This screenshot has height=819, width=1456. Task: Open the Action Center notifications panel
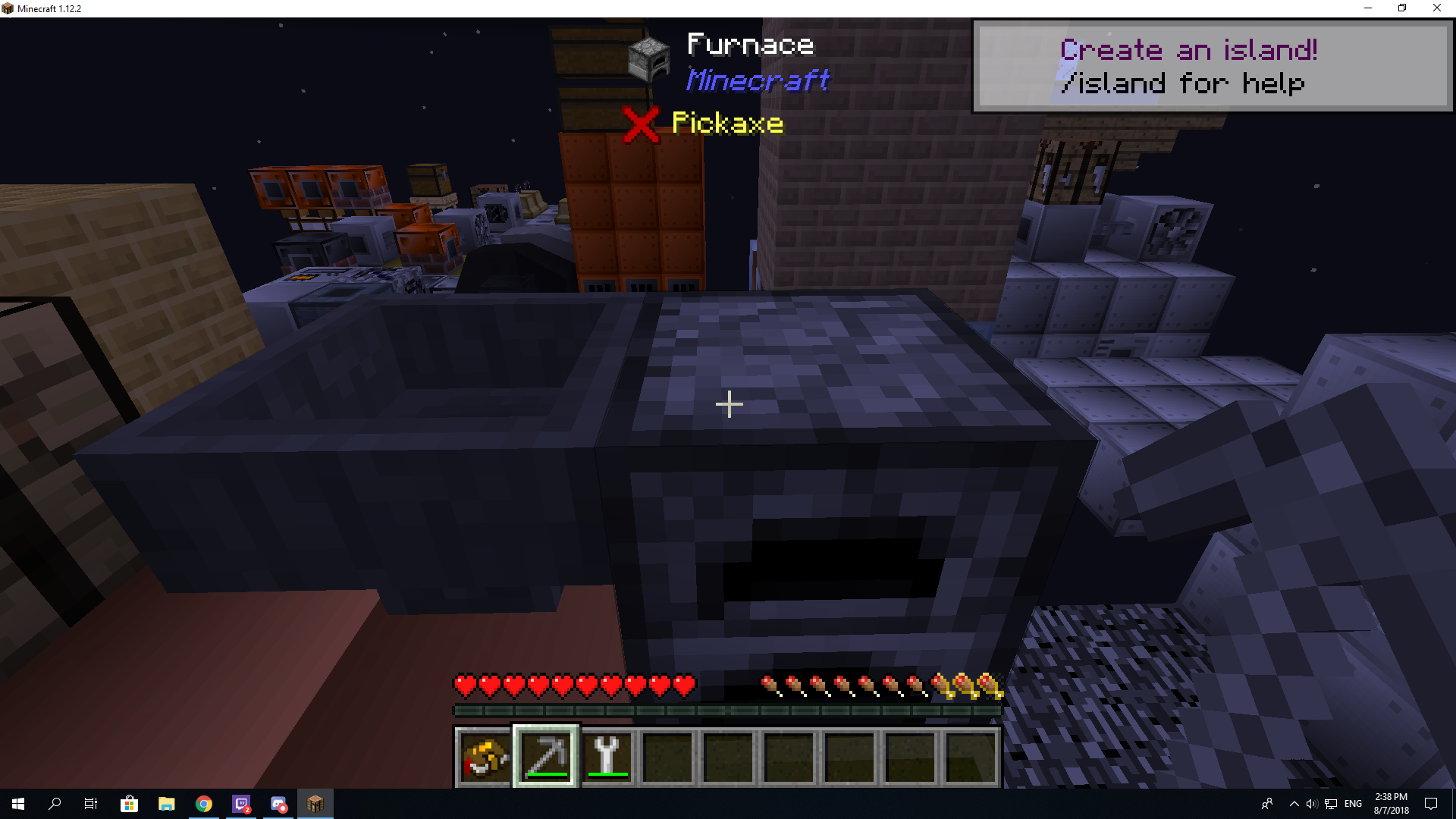click(x=1432, y=804)
